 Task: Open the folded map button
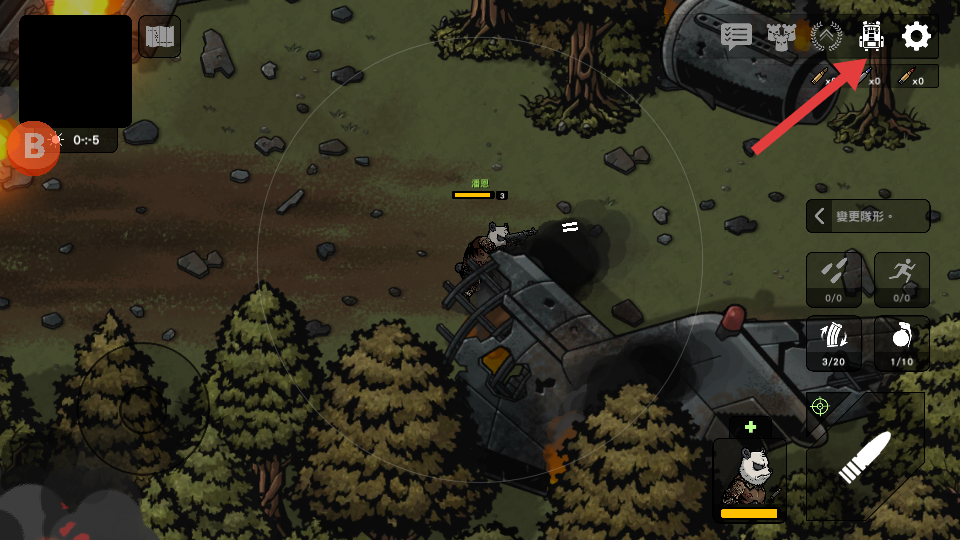pos(160,37)
